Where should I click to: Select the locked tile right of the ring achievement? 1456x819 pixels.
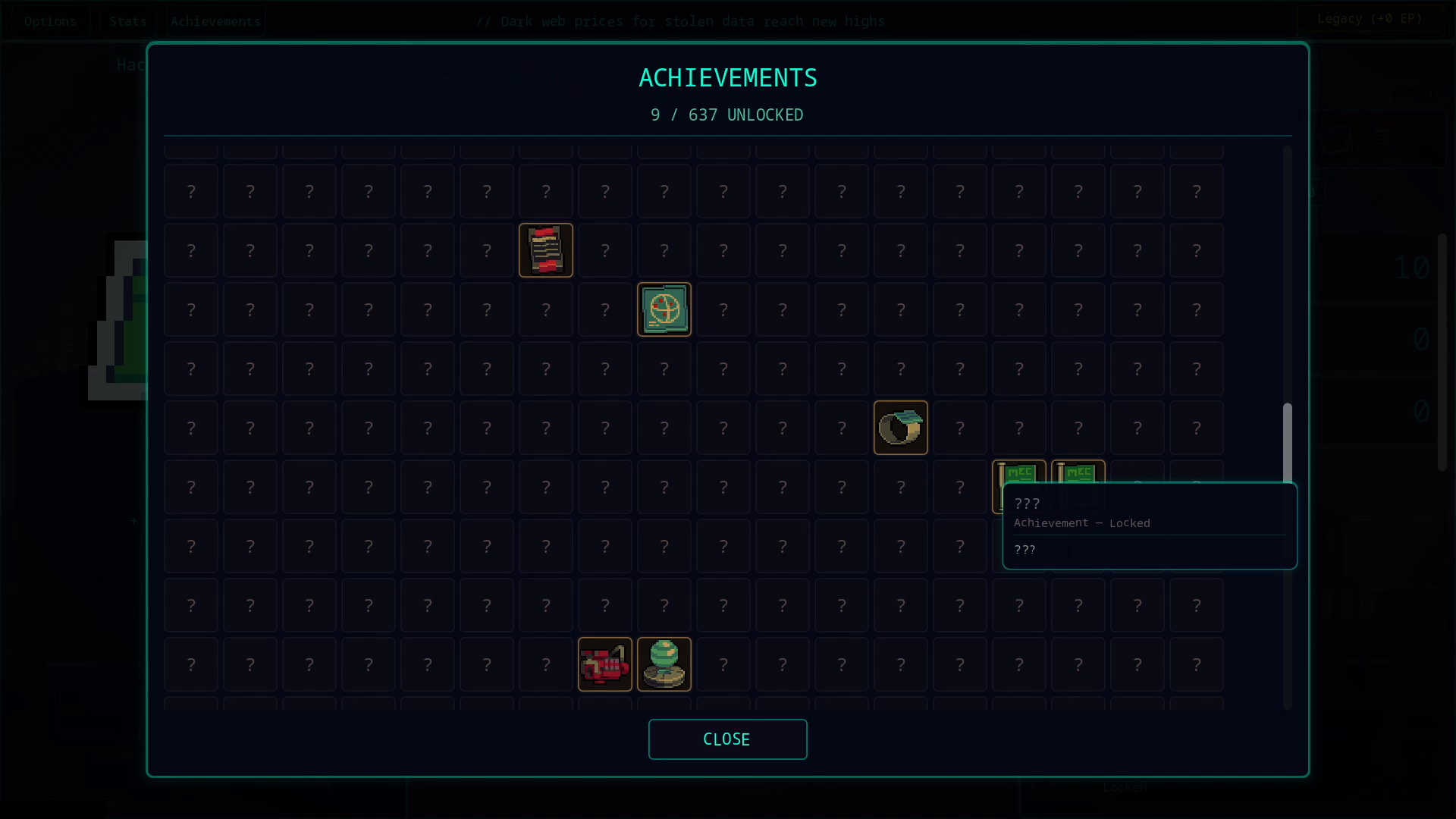click(x=960, y=428)
